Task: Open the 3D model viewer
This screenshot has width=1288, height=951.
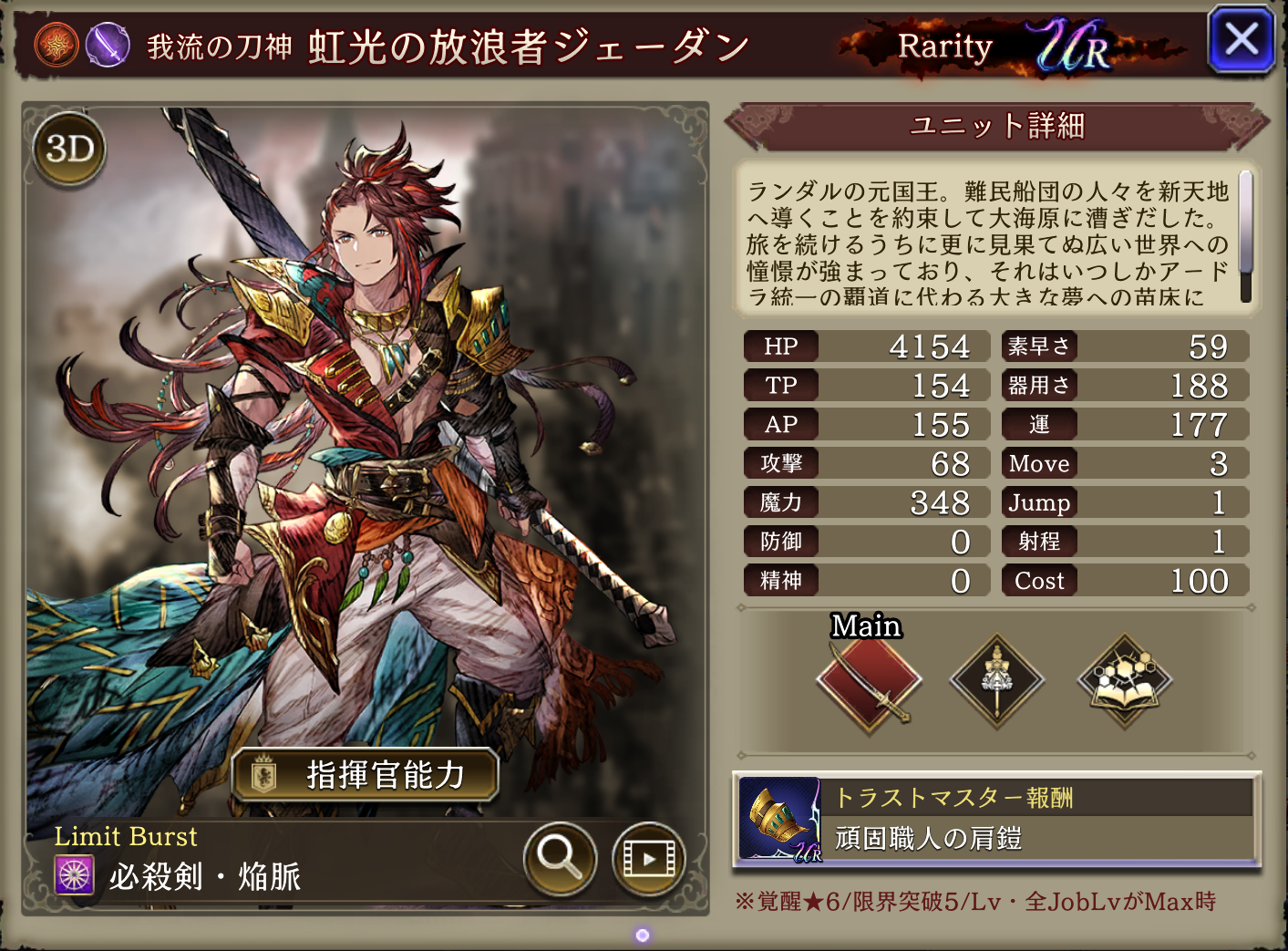Action: [x=69, y=149]
